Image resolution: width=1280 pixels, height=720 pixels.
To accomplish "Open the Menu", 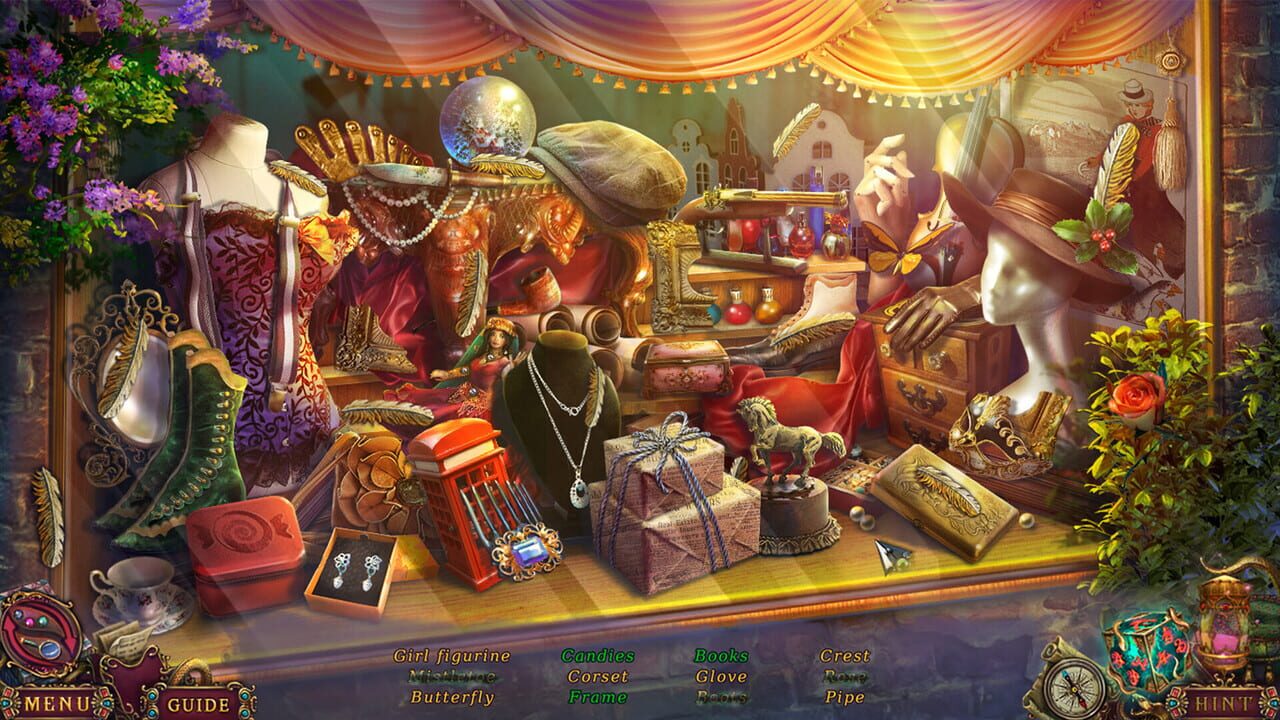I will point(55,700).
